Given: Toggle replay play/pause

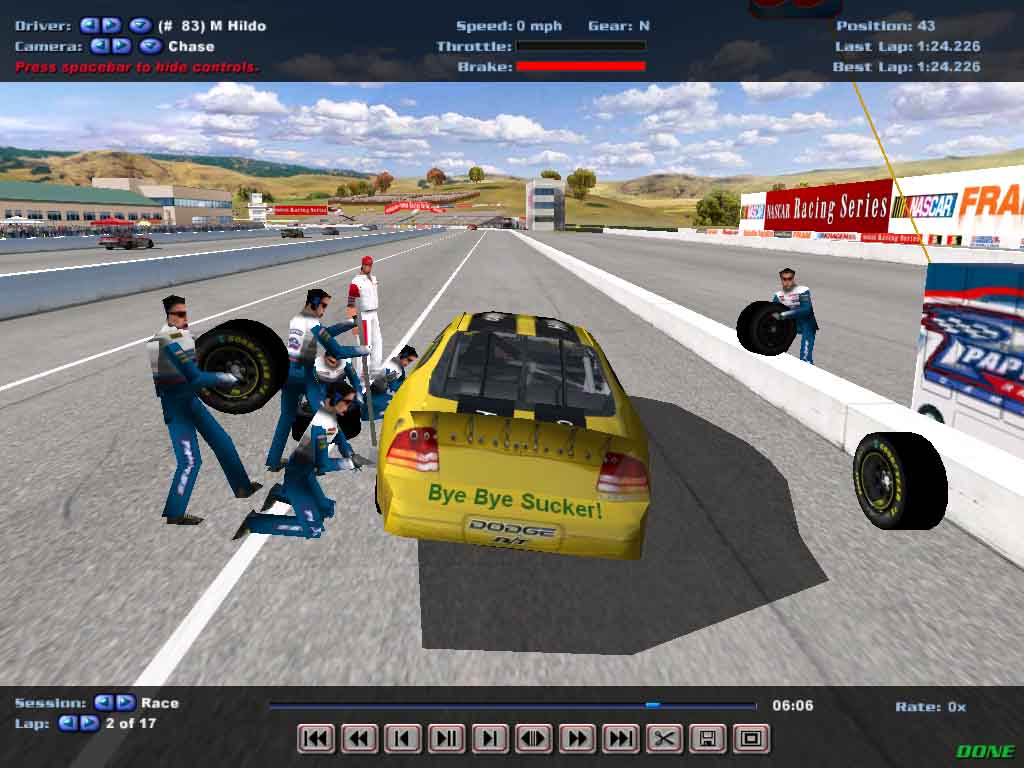Looking at the screenshot, I should tap(446, 739).
